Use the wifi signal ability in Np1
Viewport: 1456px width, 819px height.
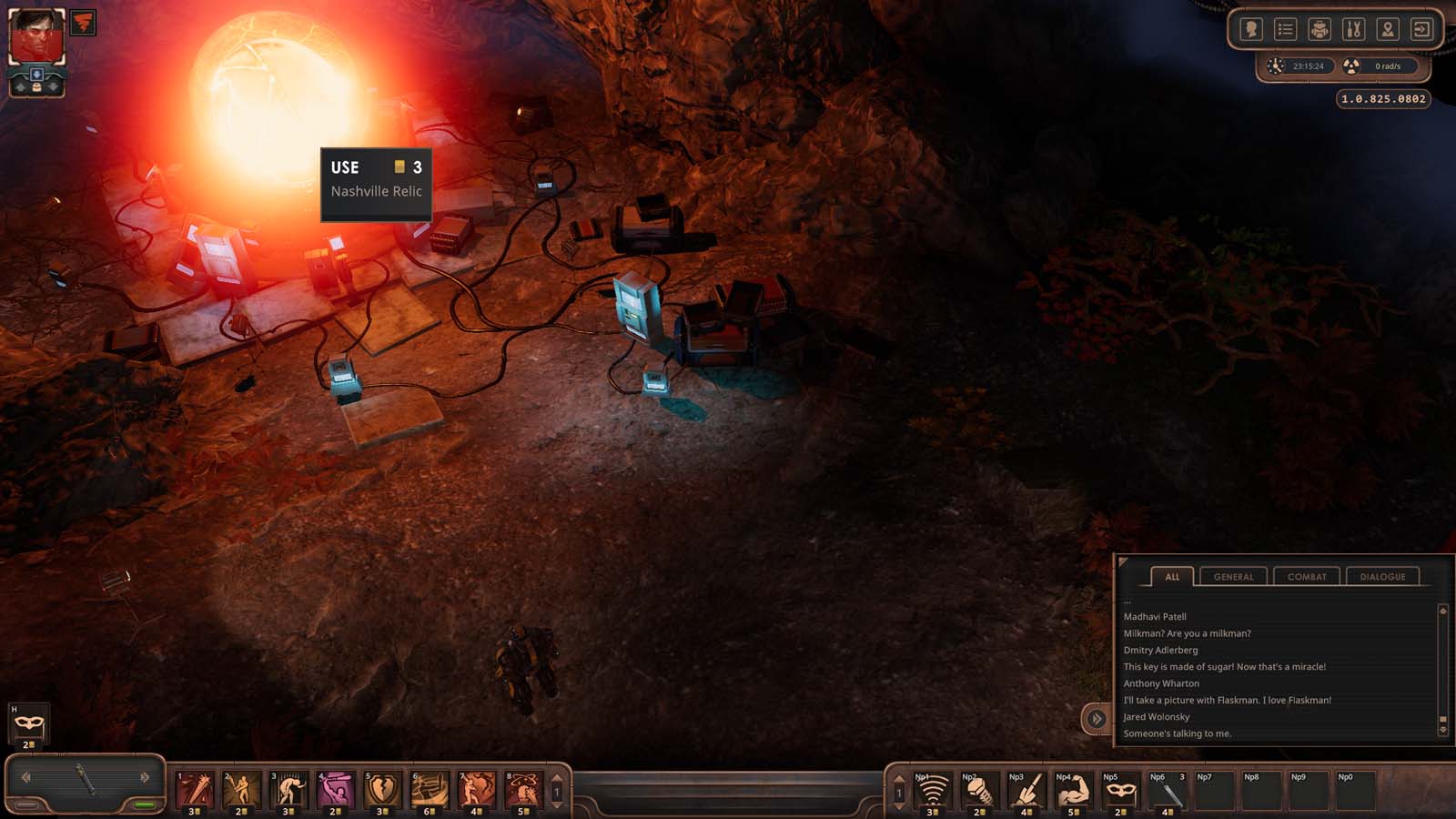click(932, 791)
